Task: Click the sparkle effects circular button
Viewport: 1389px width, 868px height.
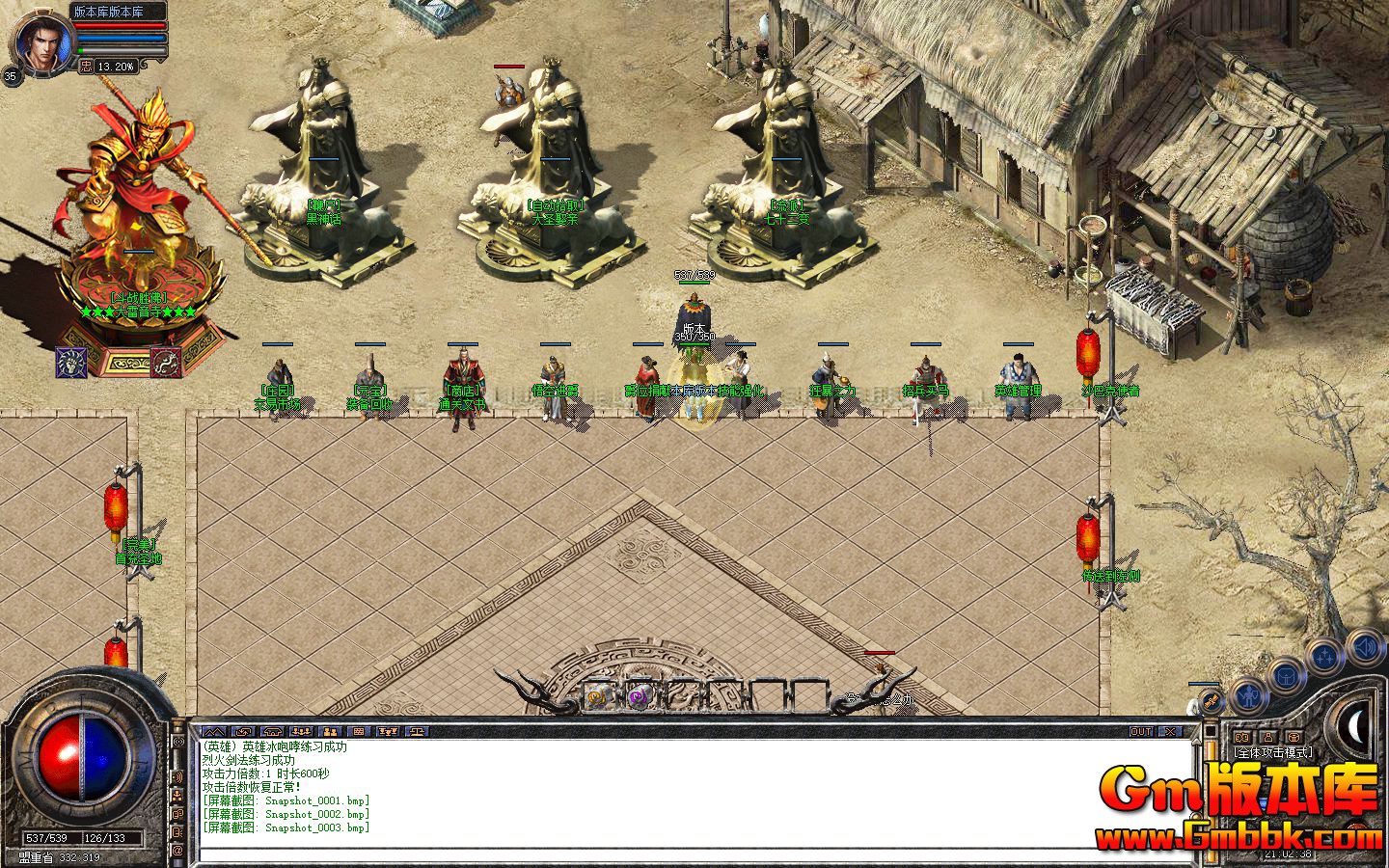Action: pos(1325,654)
